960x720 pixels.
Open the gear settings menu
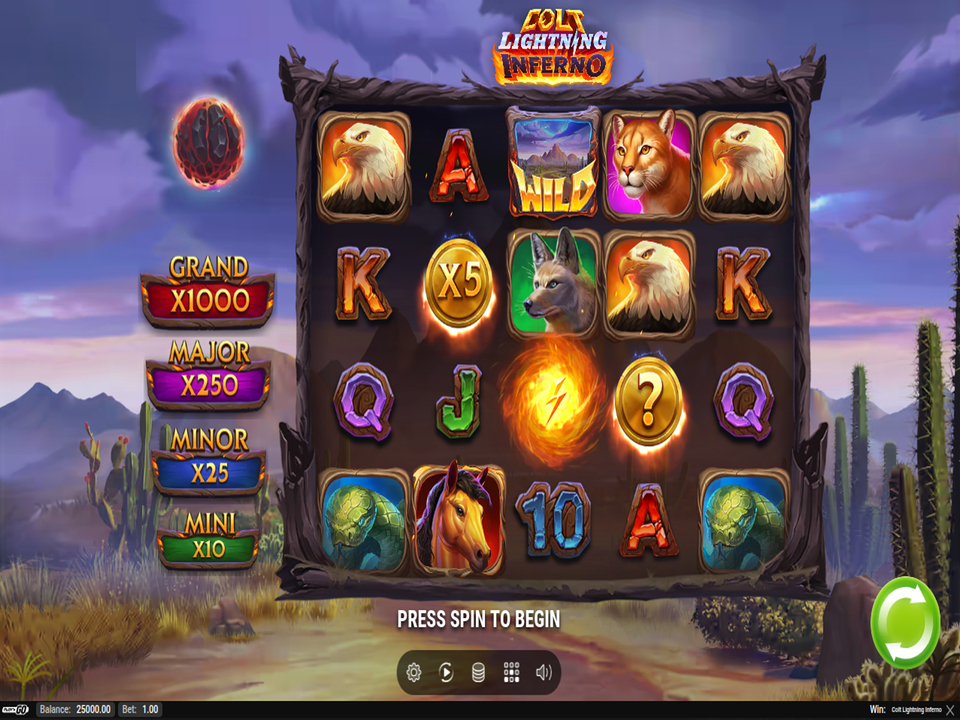(414, 673)
